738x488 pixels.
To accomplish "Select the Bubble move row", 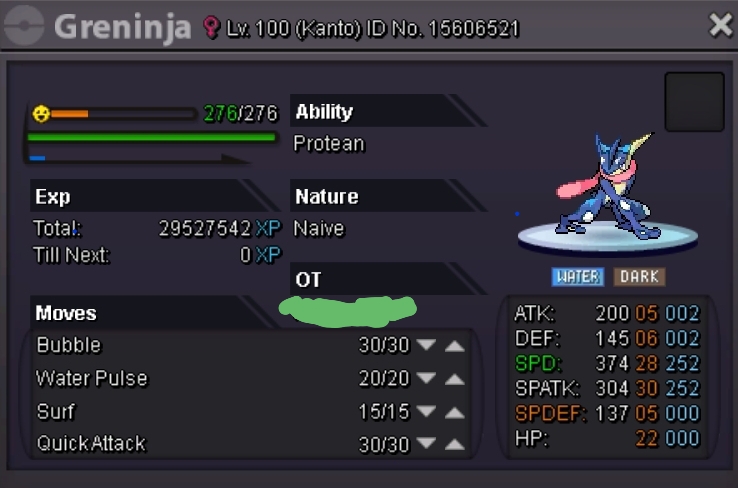I will pos(150,346).
